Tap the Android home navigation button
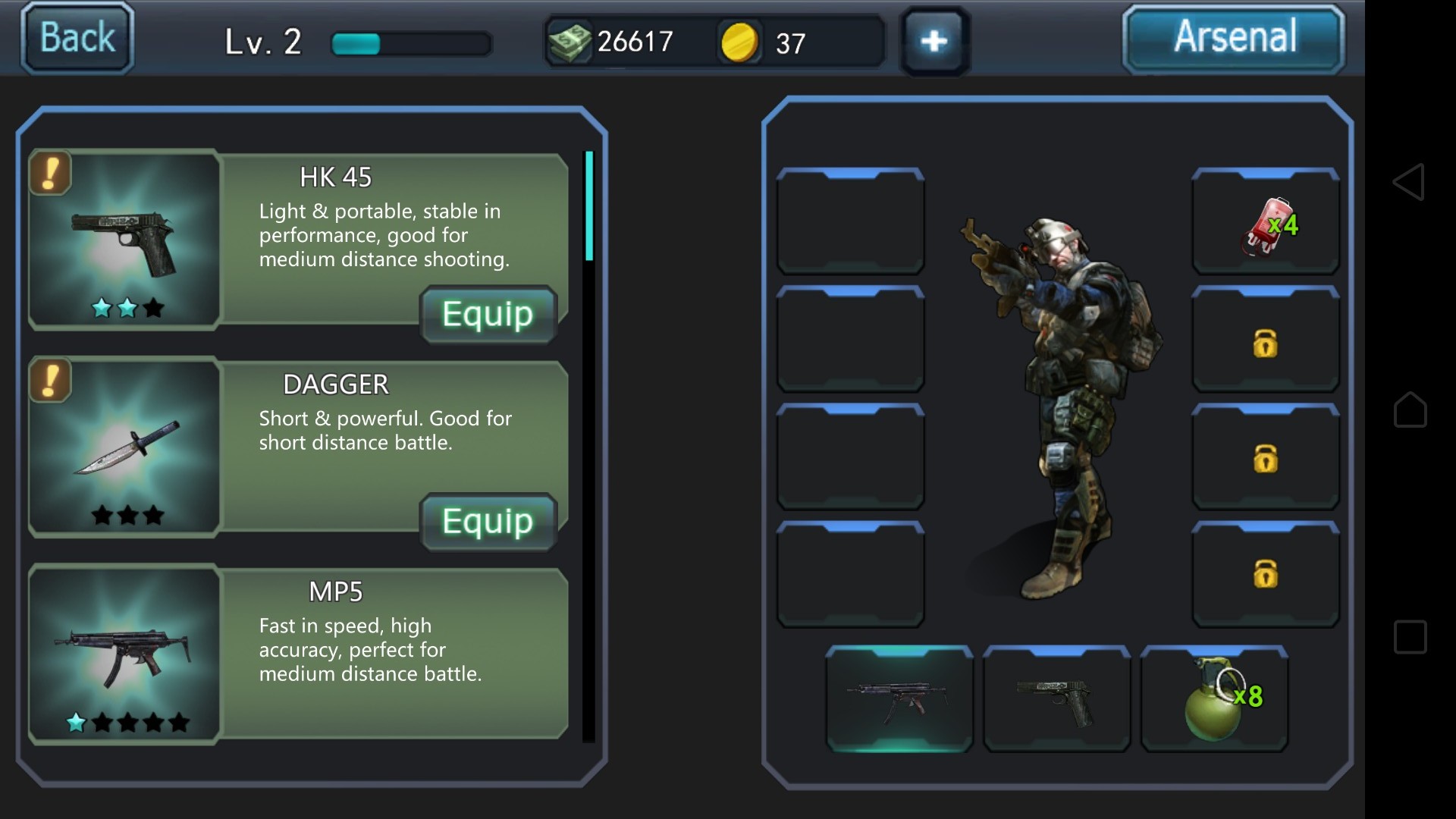The image size is (1456, 819). pos(1410,409)
